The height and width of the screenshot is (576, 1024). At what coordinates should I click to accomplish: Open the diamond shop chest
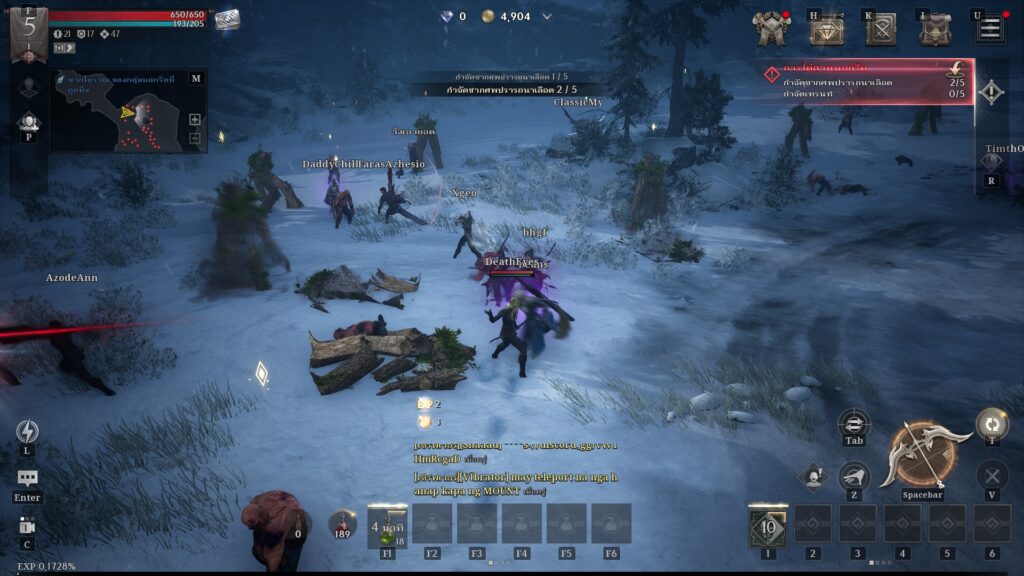click(826, 31)
